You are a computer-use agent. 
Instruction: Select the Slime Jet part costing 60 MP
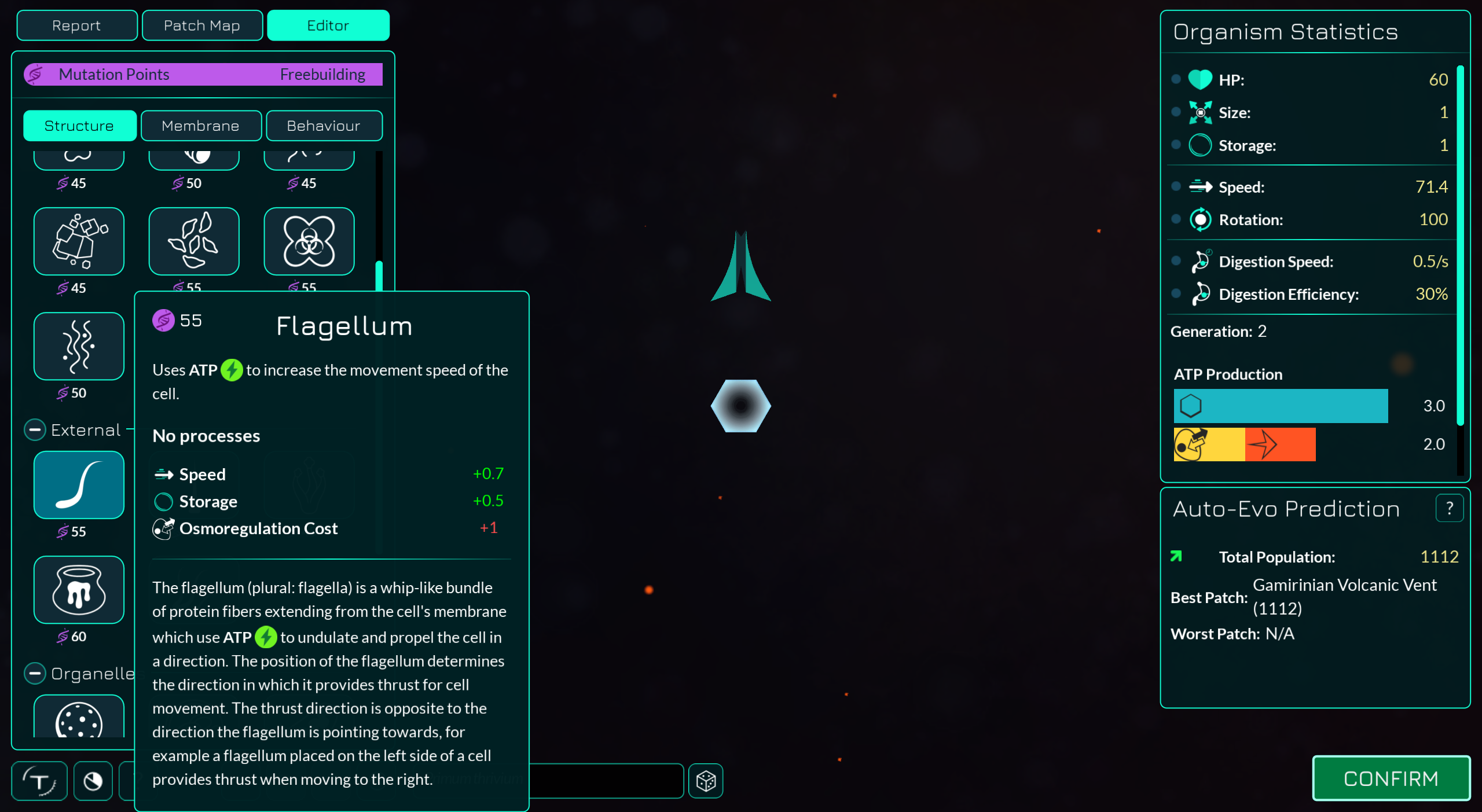79,590
